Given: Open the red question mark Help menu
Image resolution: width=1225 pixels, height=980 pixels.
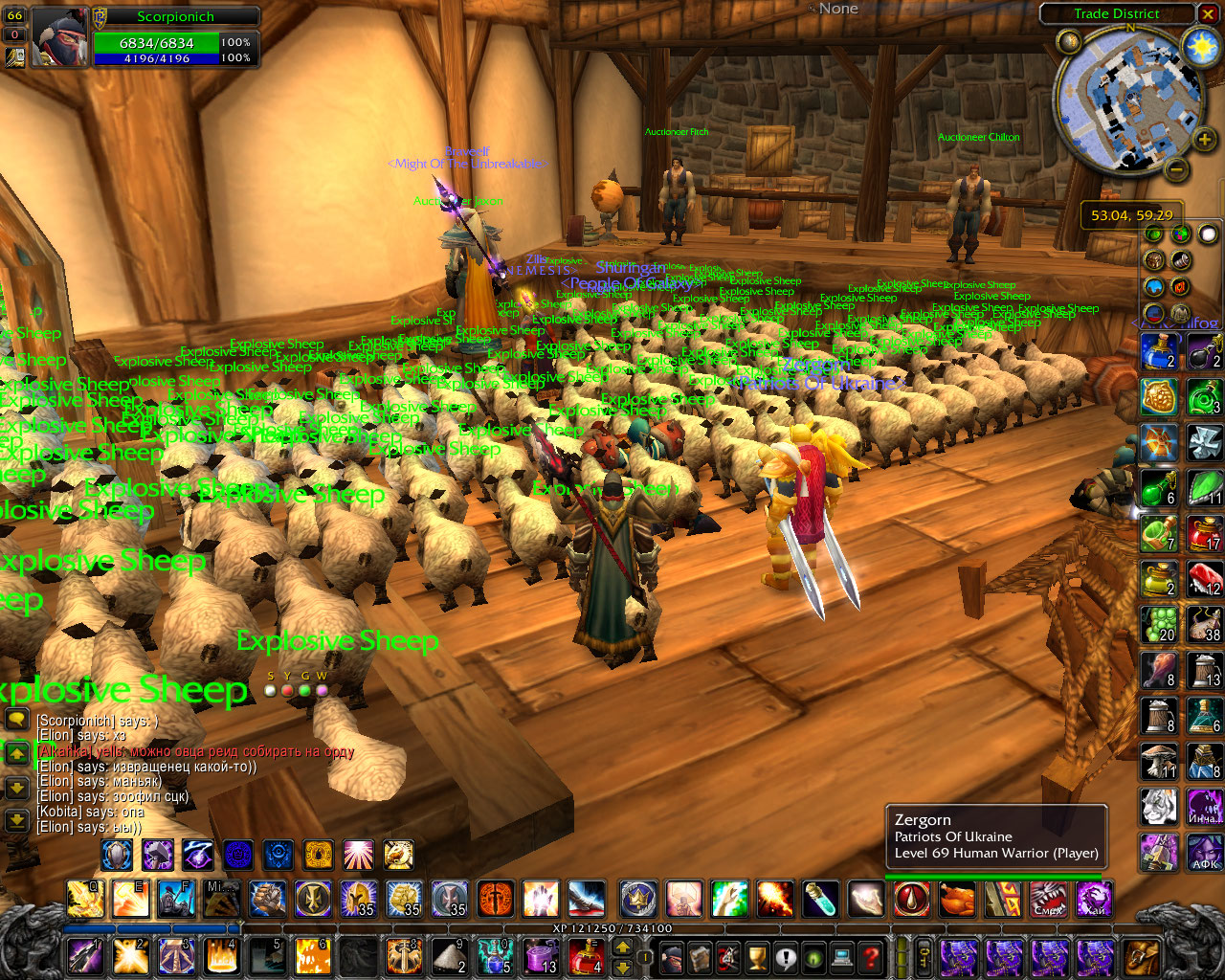Looking at the screenshot, I should point(870,956).
